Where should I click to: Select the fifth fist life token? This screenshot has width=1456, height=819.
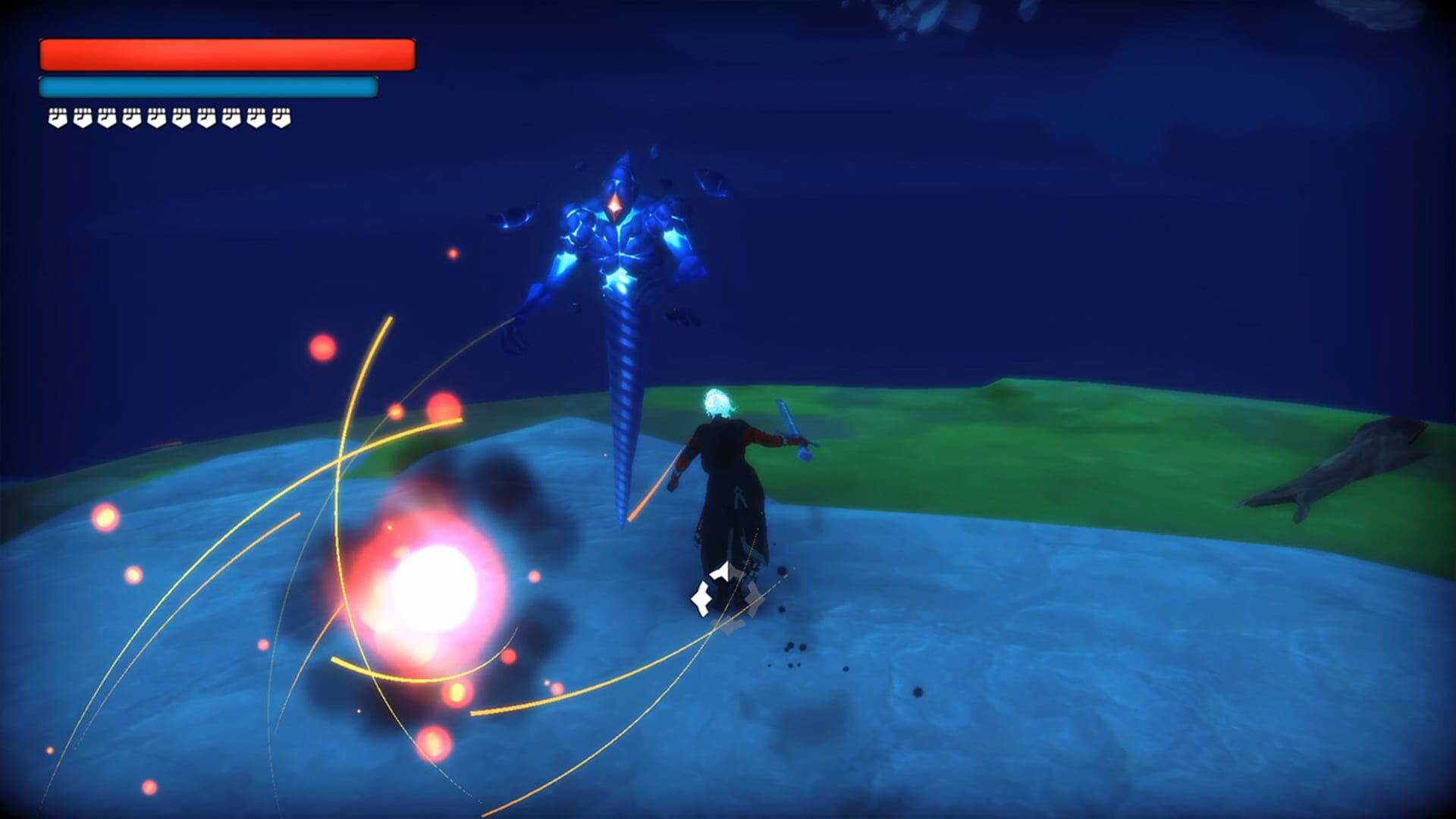[157, 118]
